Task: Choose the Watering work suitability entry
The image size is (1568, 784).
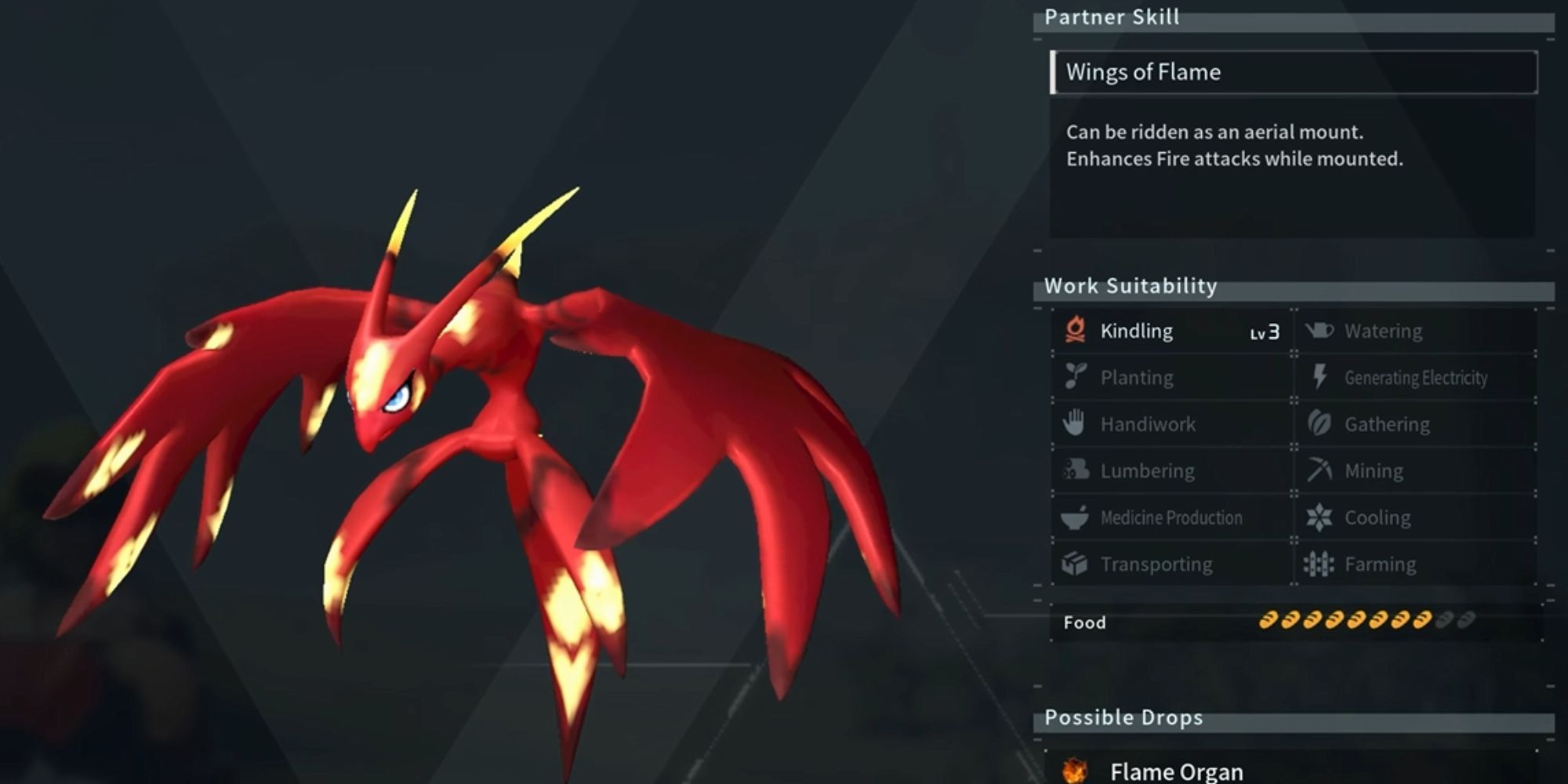Action: [x=1415, y=331]
